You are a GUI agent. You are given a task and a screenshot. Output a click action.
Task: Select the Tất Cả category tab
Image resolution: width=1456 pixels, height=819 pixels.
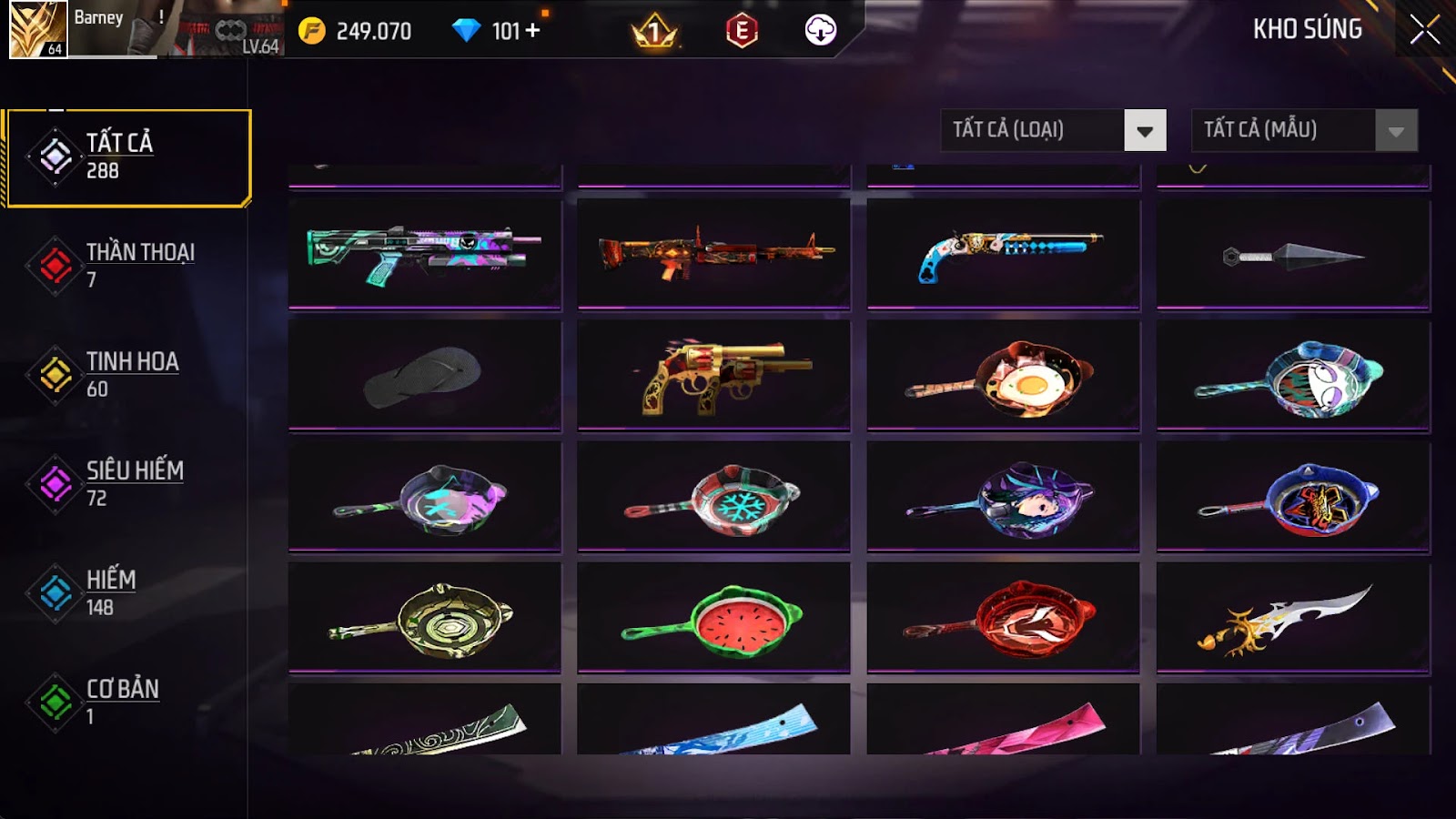[127, 157]
